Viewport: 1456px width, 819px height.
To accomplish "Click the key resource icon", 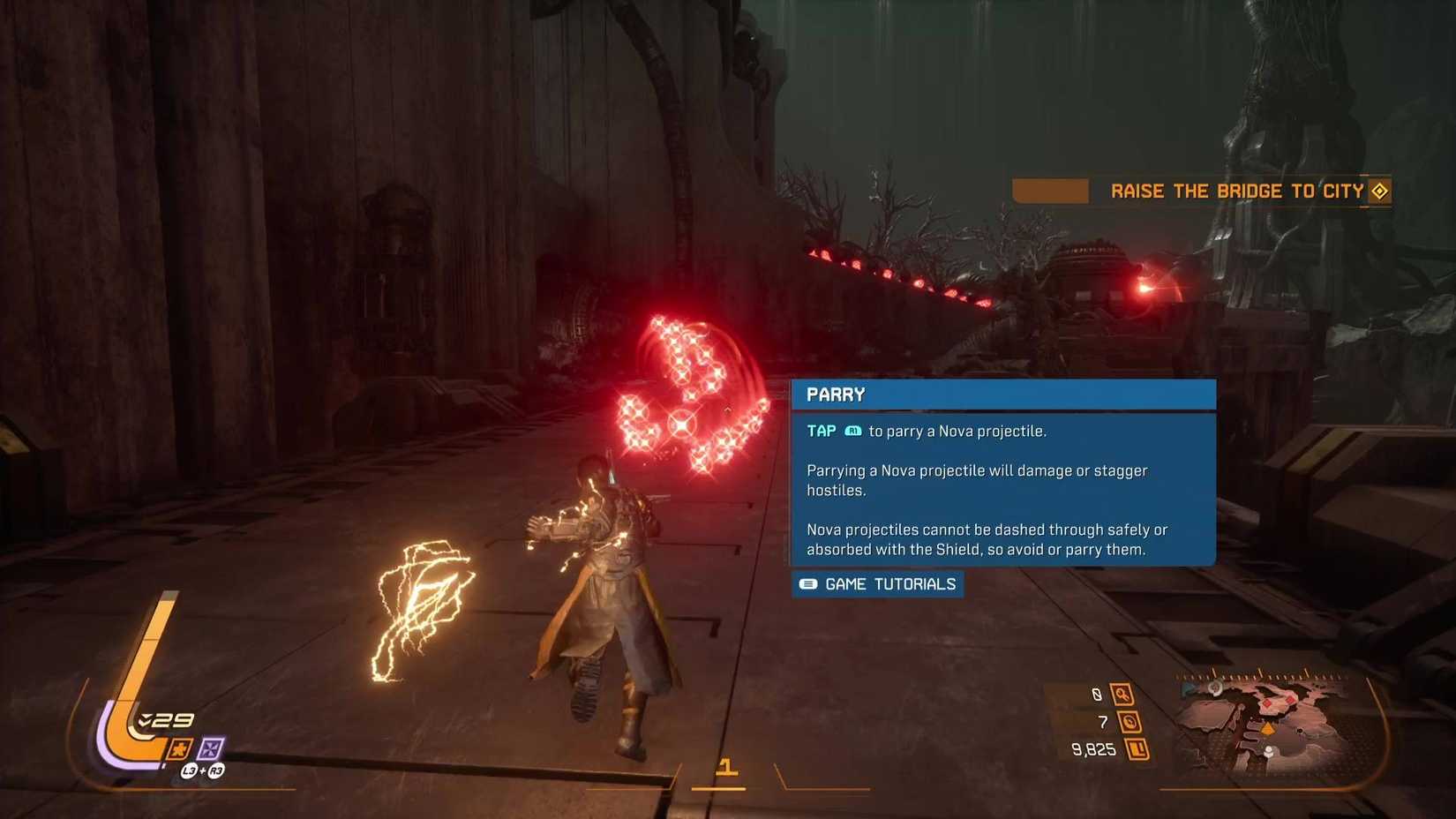I will coord(1122,695).
